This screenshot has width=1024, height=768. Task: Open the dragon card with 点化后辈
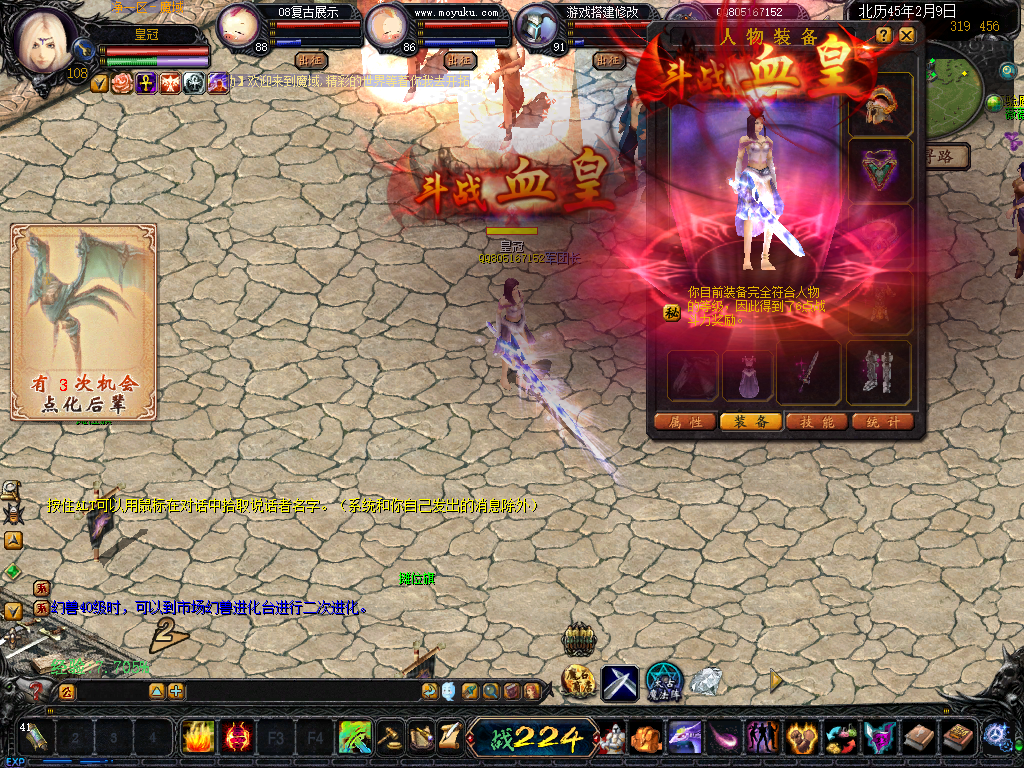click(84, 322)
